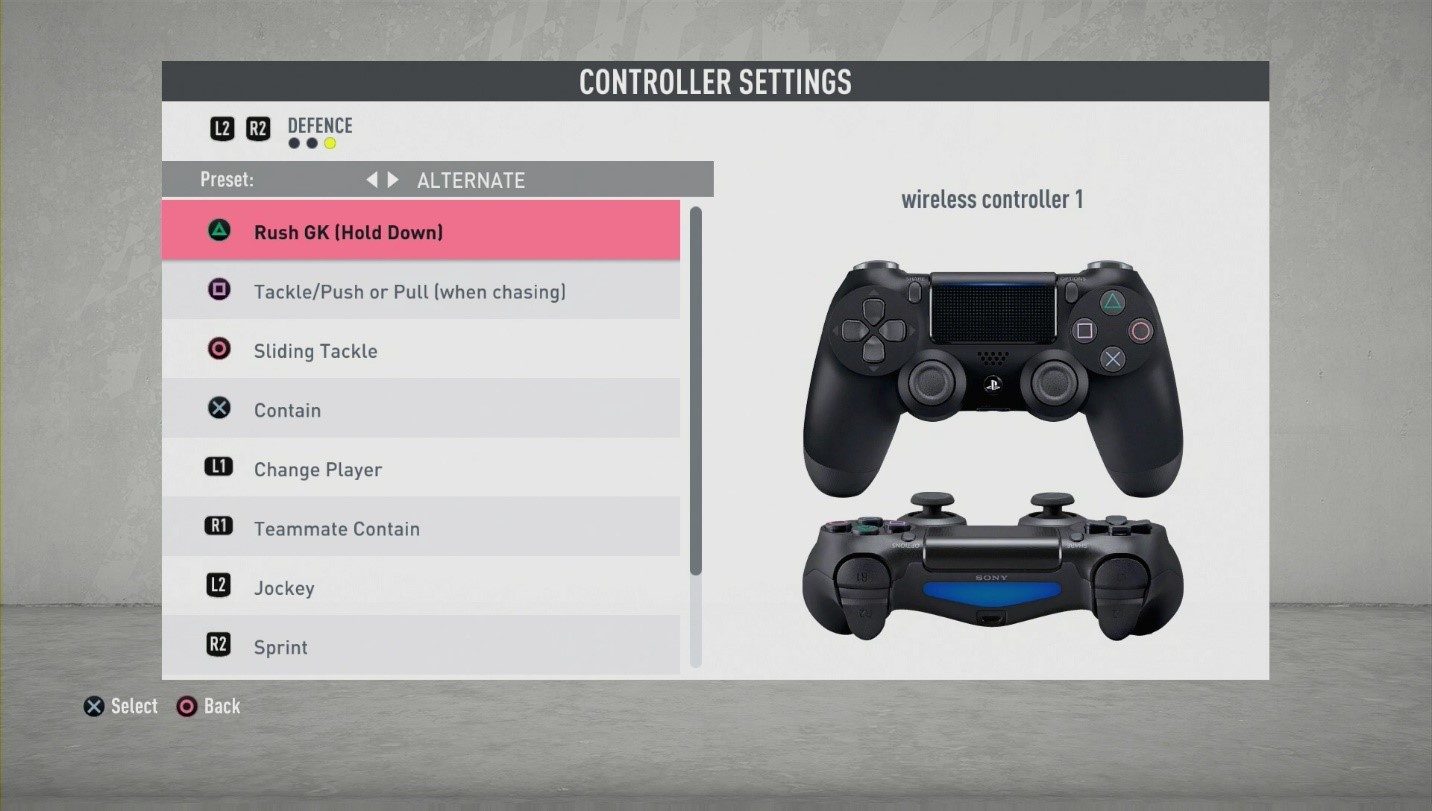Click the Square icon next to Tackle/Push or Pull

219,289
